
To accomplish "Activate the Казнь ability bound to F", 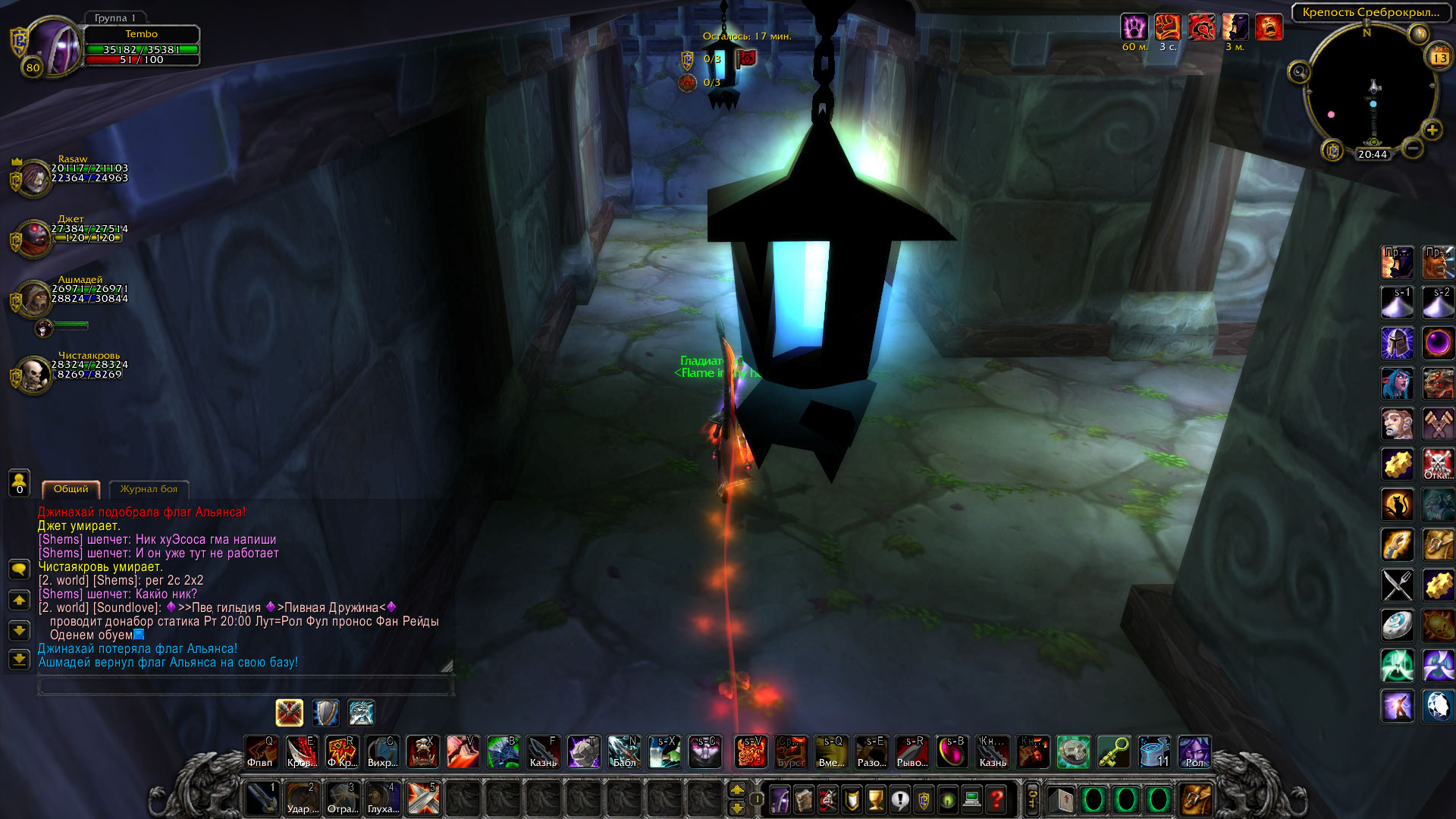I will point(543,752).
